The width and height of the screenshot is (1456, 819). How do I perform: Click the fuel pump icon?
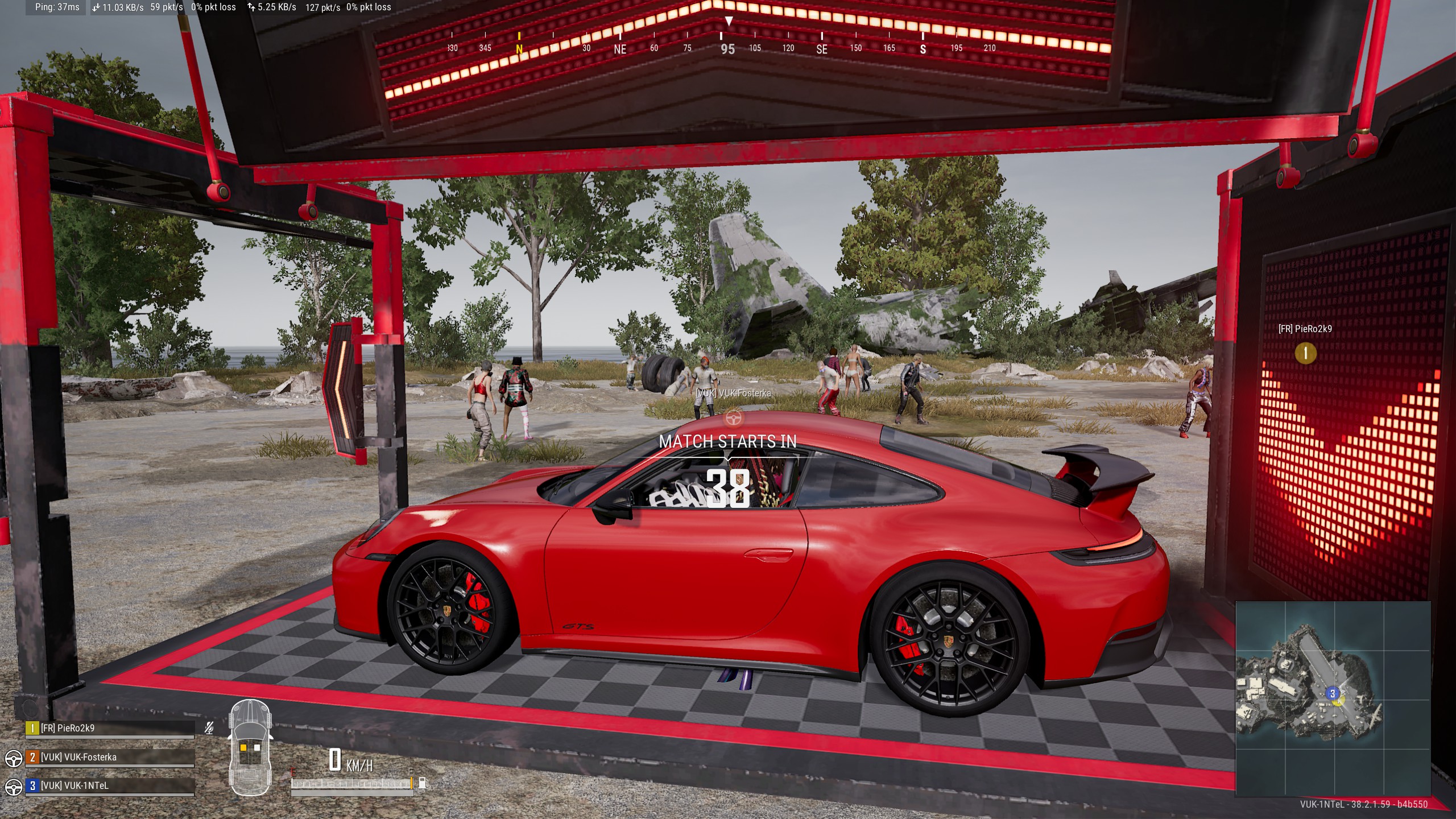[423, 783]
